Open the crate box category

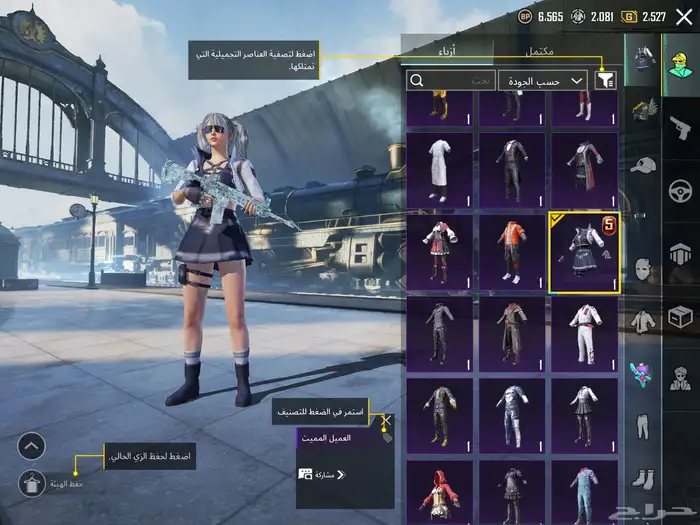point(681,315)
